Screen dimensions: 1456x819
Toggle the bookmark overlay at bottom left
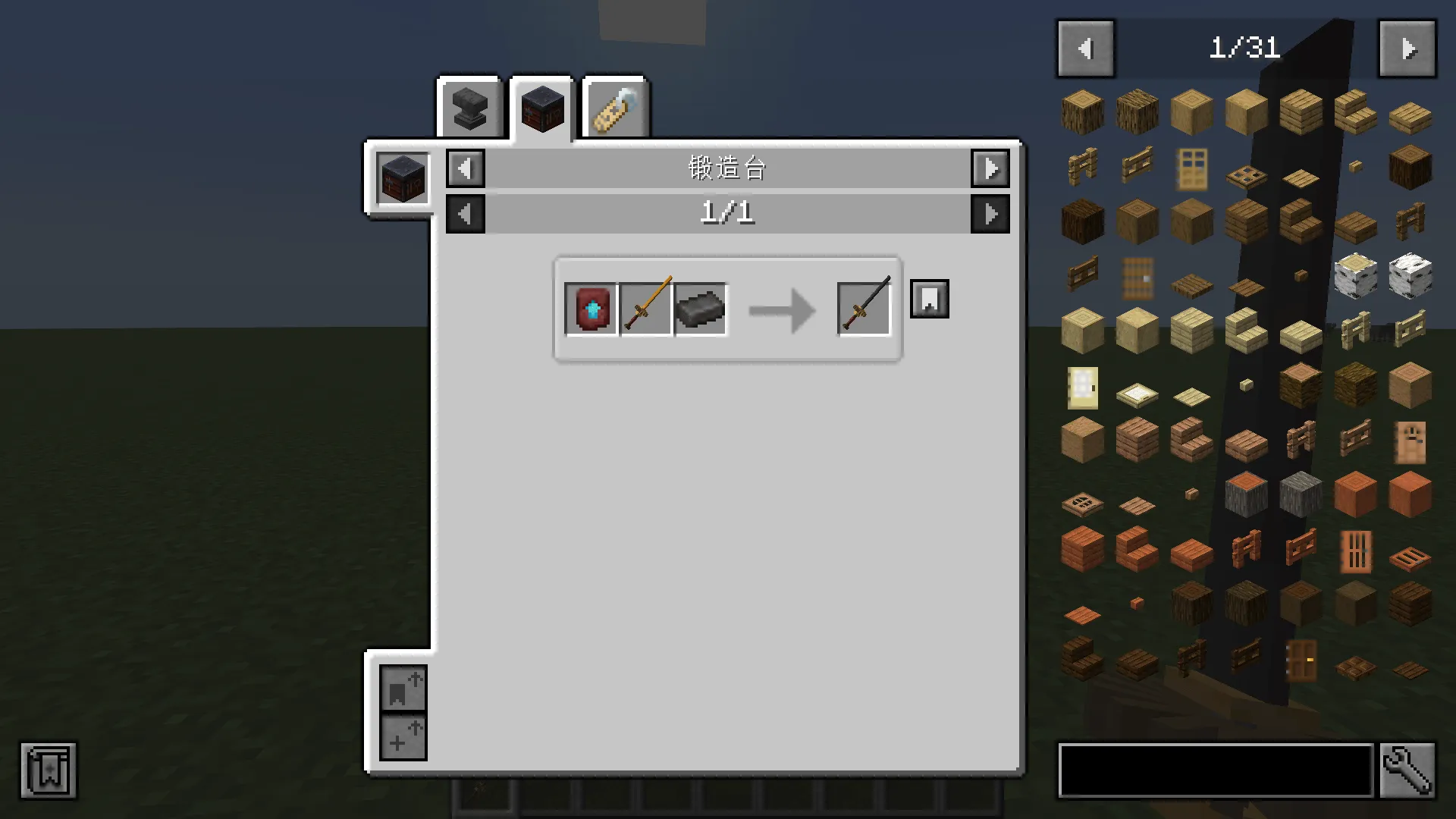coord(48,771)
